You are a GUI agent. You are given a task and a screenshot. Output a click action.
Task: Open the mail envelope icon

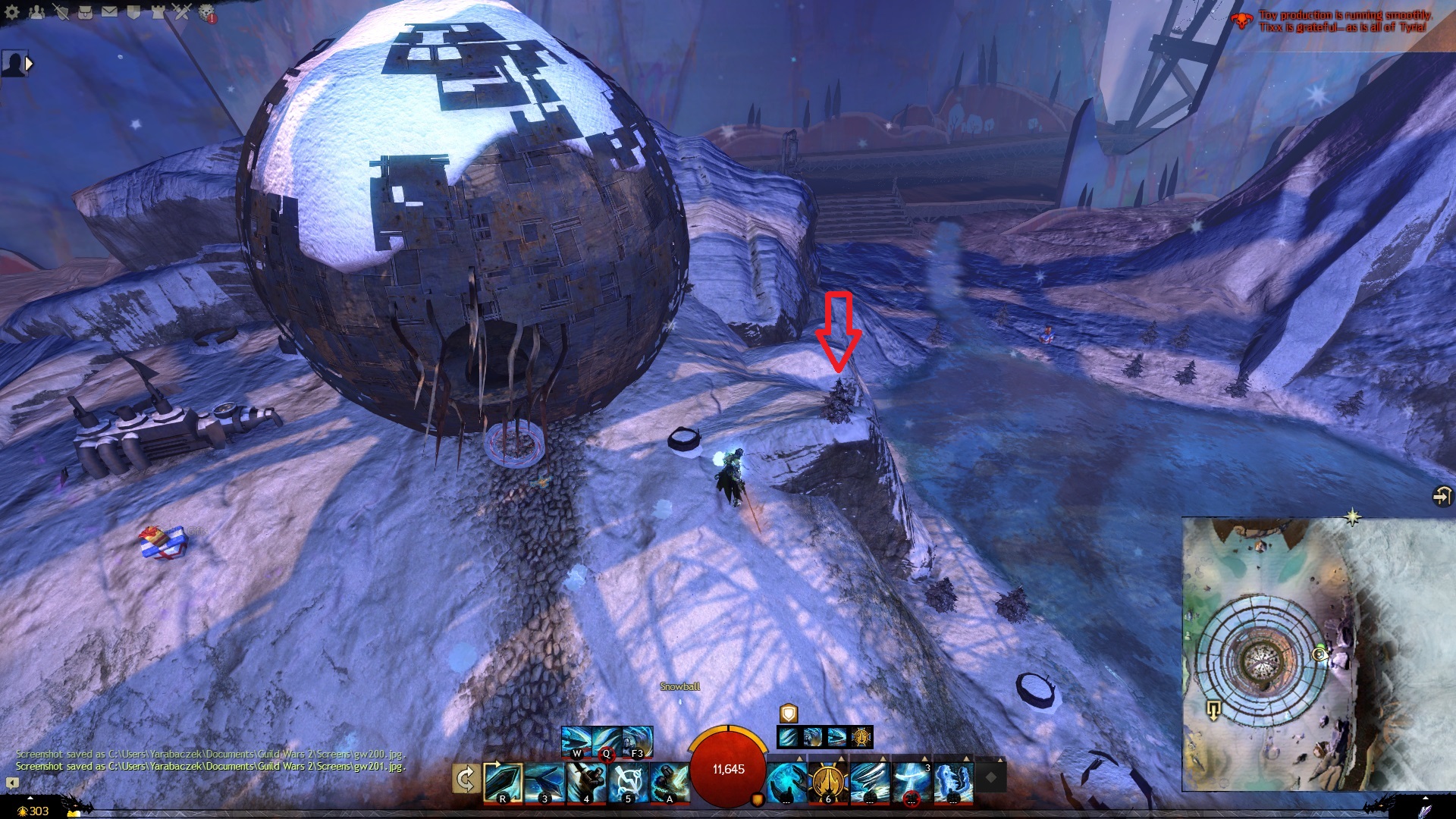(x=109, y=11)
